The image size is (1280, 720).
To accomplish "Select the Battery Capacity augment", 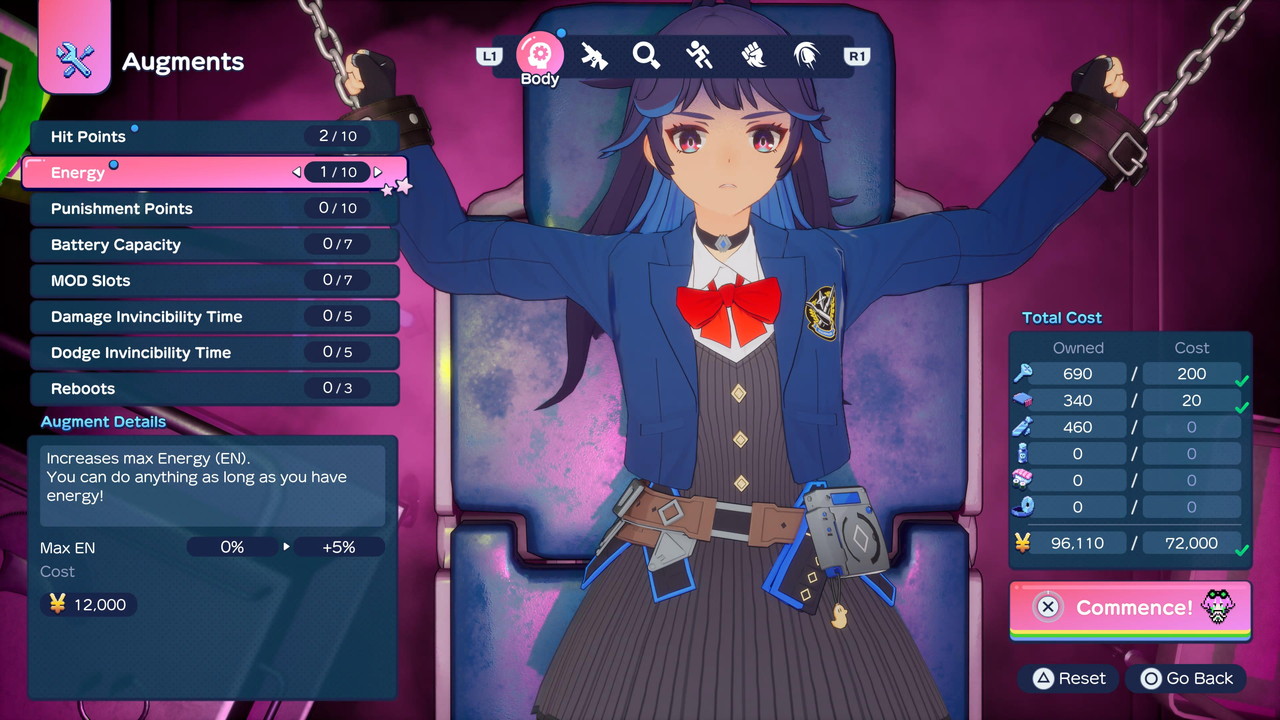I will [x=214, y=245].
